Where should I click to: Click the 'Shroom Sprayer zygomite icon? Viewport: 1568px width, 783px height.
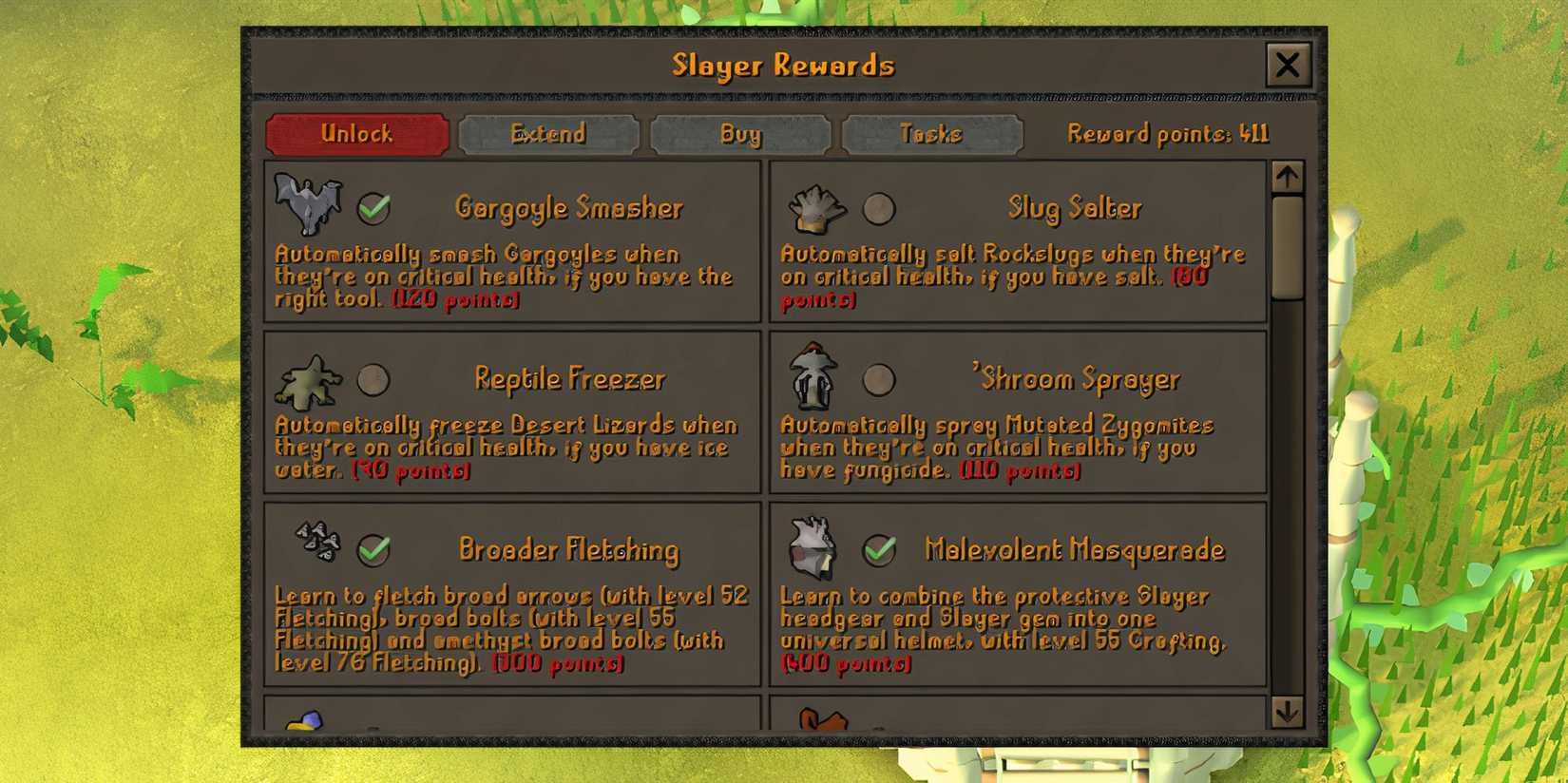tap(813, 378)
